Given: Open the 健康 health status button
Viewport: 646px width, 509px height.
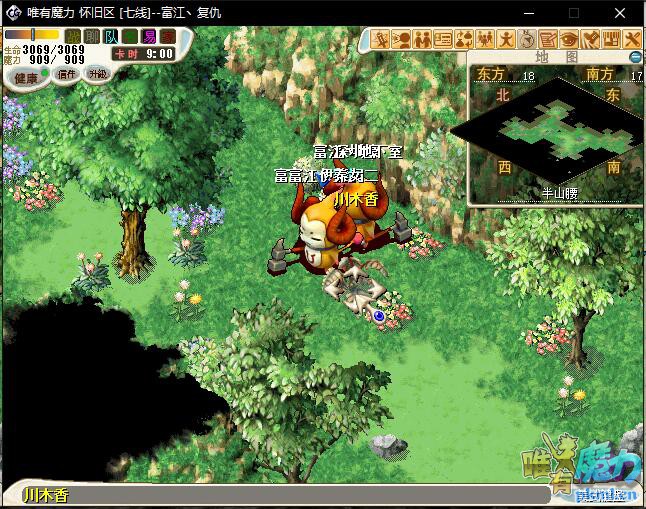Looking at the screenshot, I should click(x=27, y=77).
